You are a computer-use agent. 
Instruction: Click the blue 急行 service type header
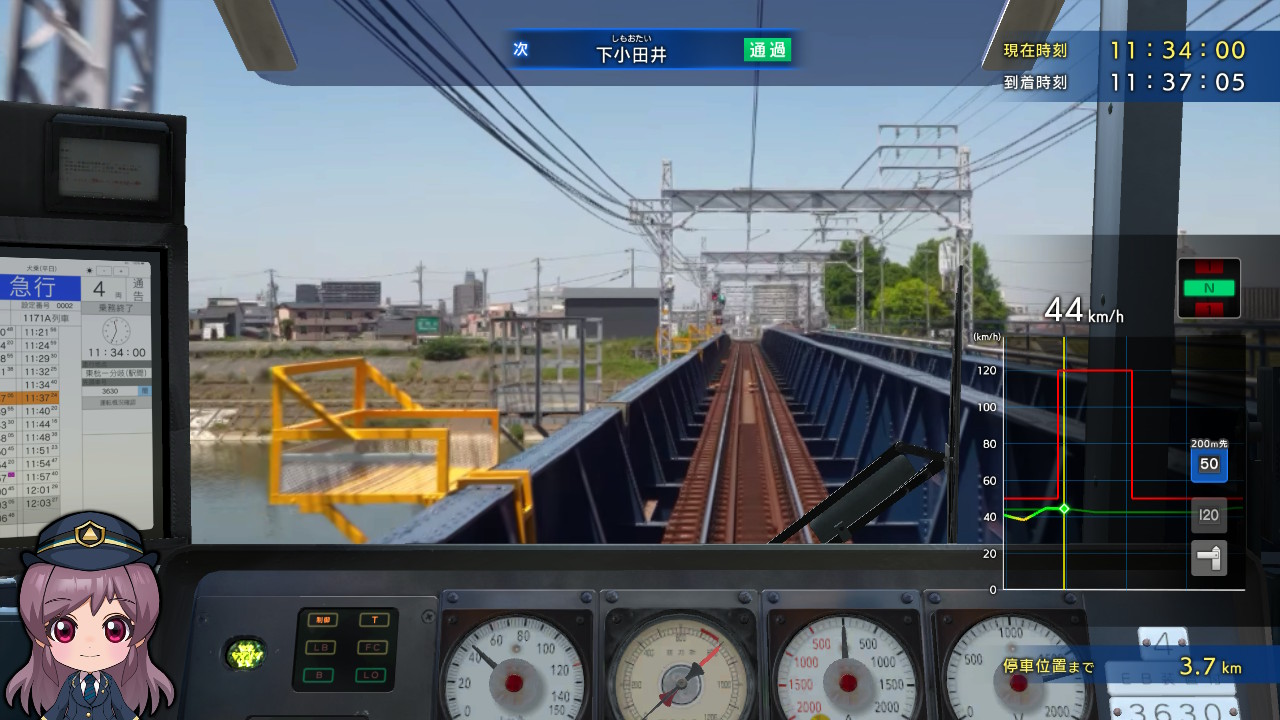33,287
